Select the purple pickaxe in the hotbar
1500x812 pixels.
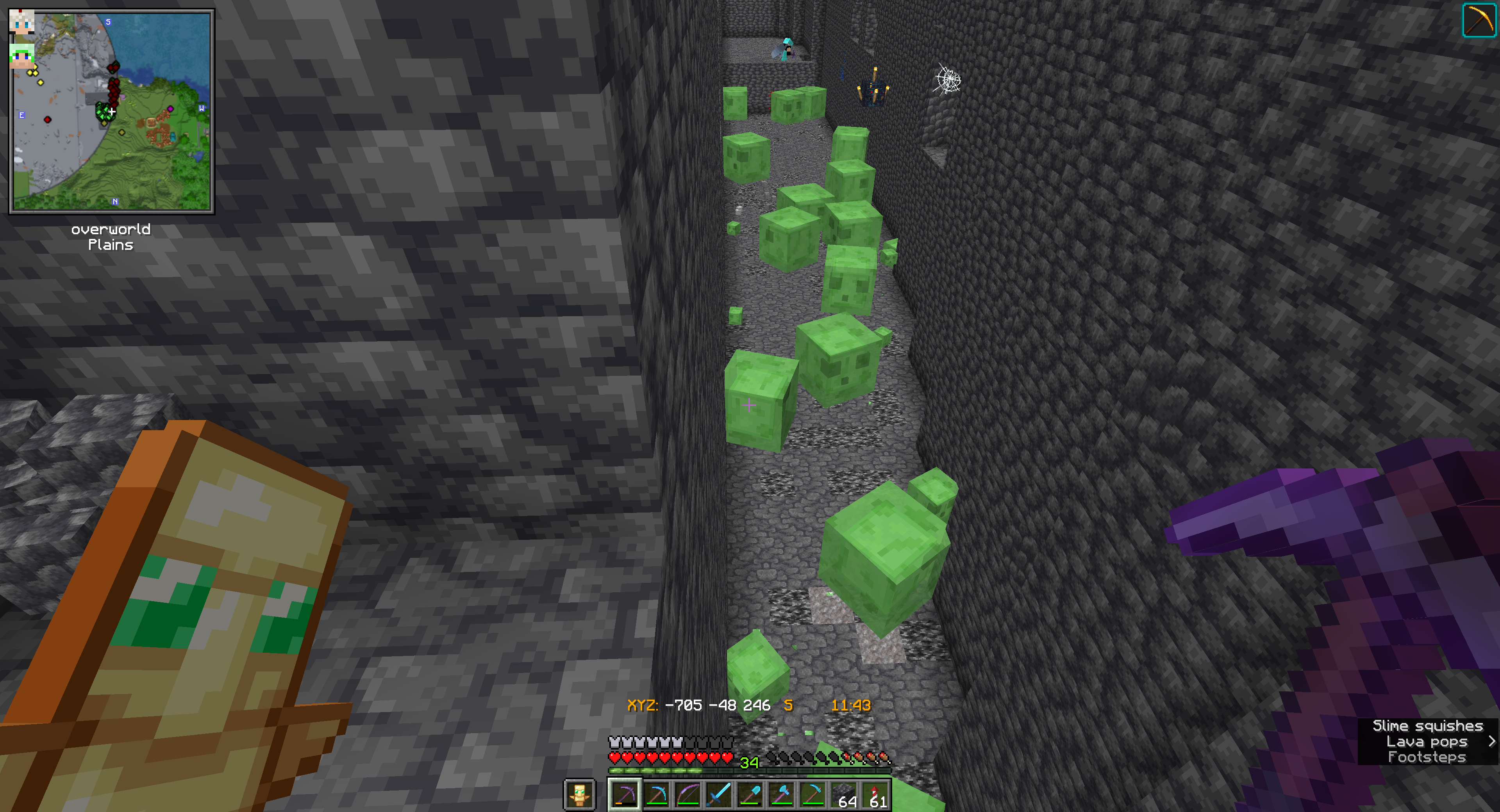pyautogui.click(x=624, y=794)
